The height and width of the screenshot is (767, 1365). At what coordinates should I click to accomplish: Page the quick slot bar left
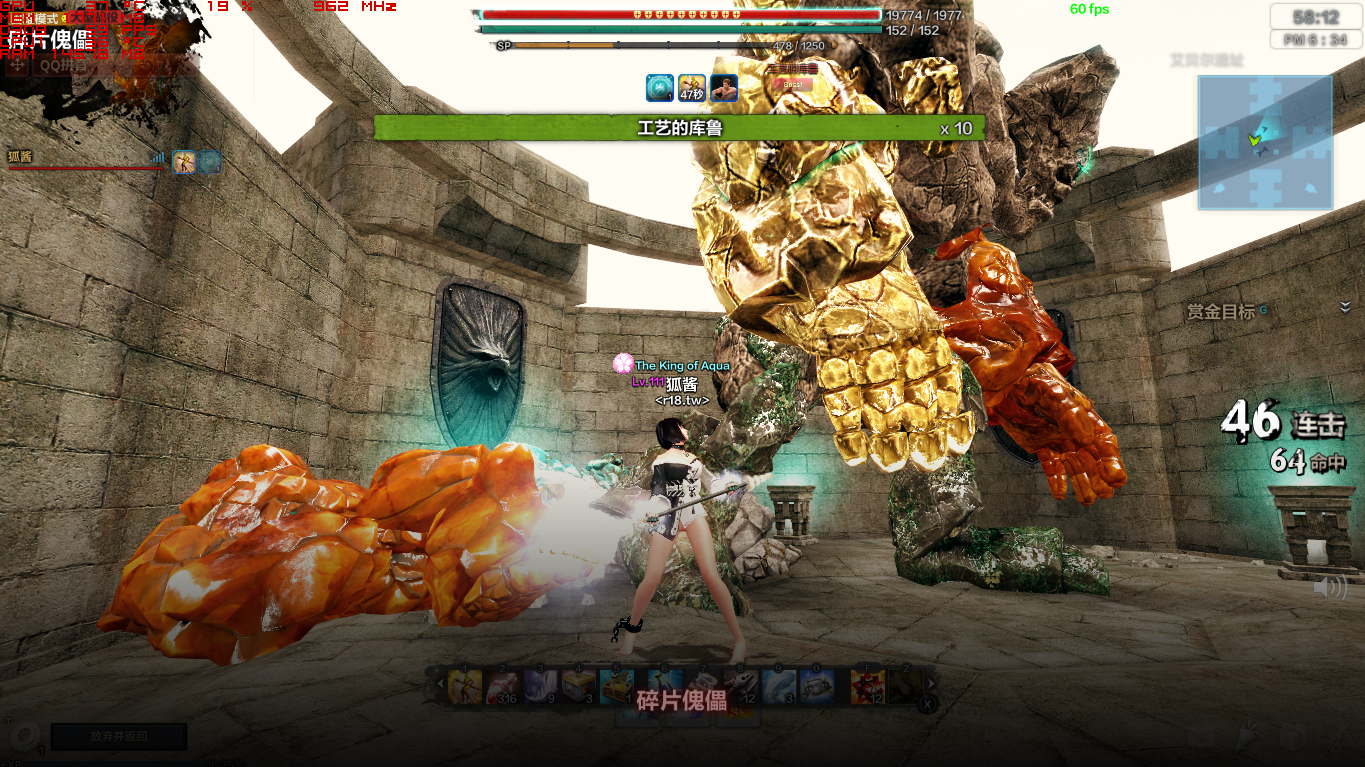pyautogui.click(x=439, y=686)
